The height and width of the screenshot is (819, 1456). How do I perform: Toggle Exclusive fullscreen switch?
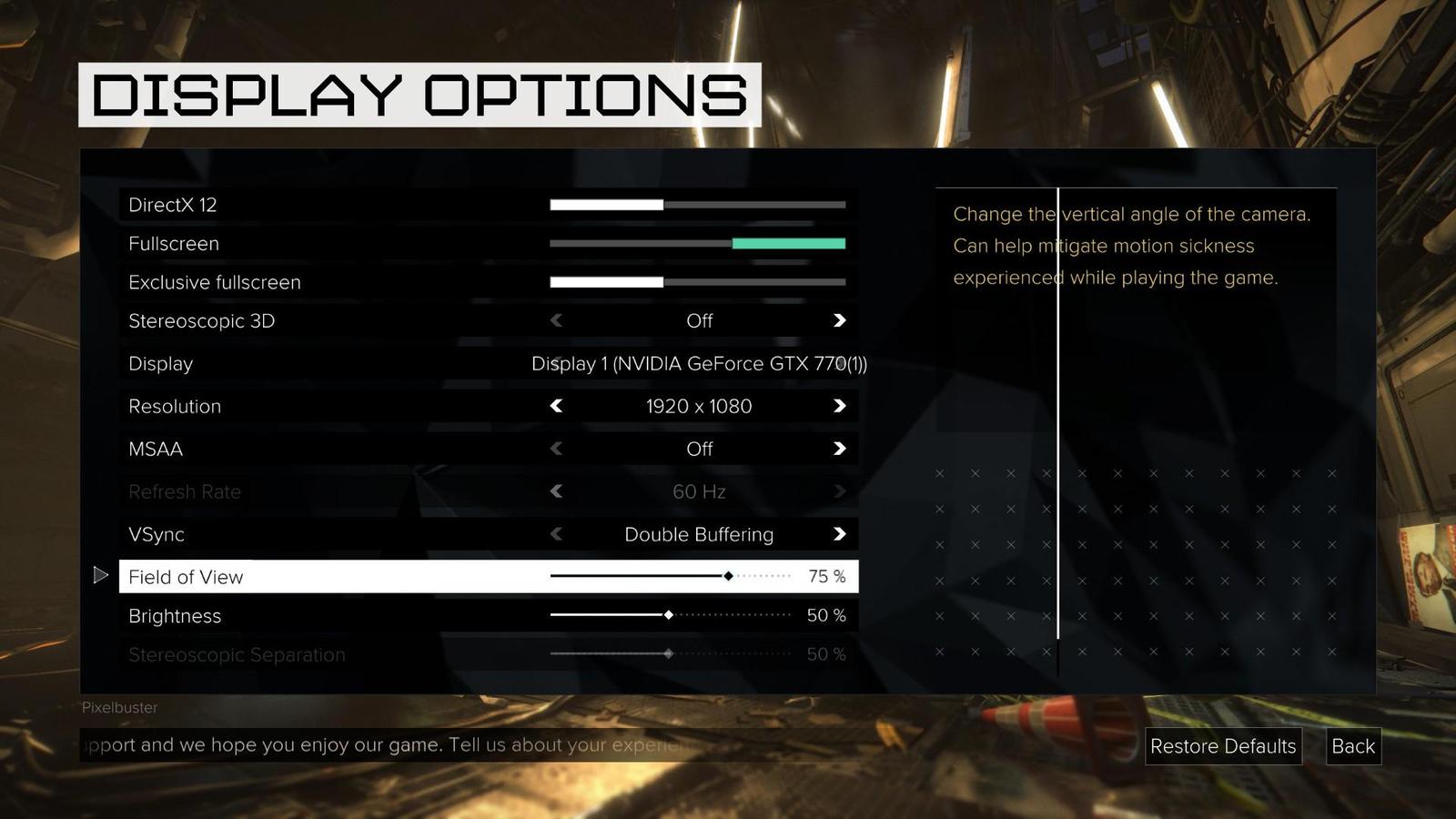[697, 282]
